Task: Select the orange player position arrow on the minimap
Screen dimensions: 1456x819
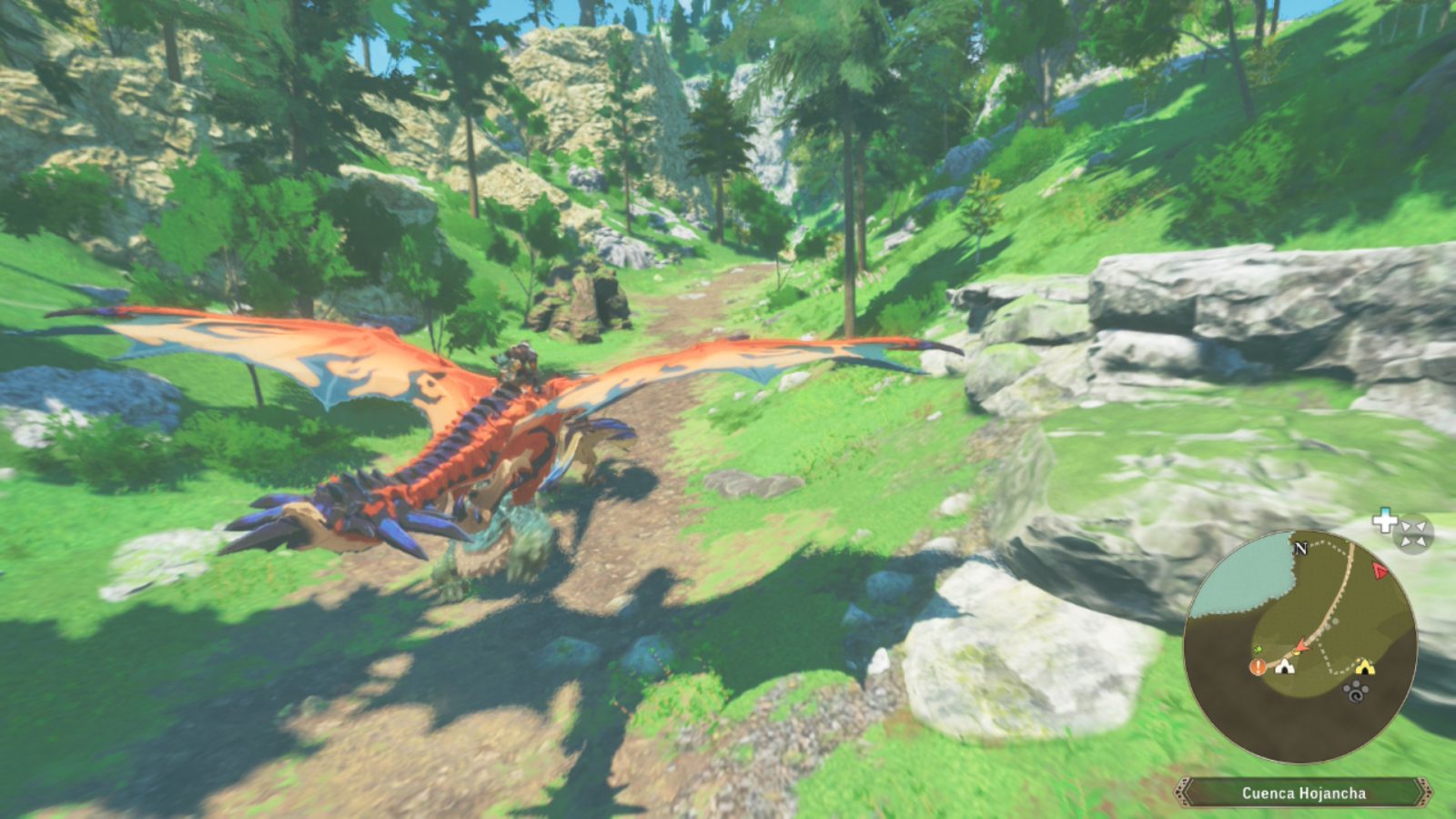Action: tap(1301, 645)
